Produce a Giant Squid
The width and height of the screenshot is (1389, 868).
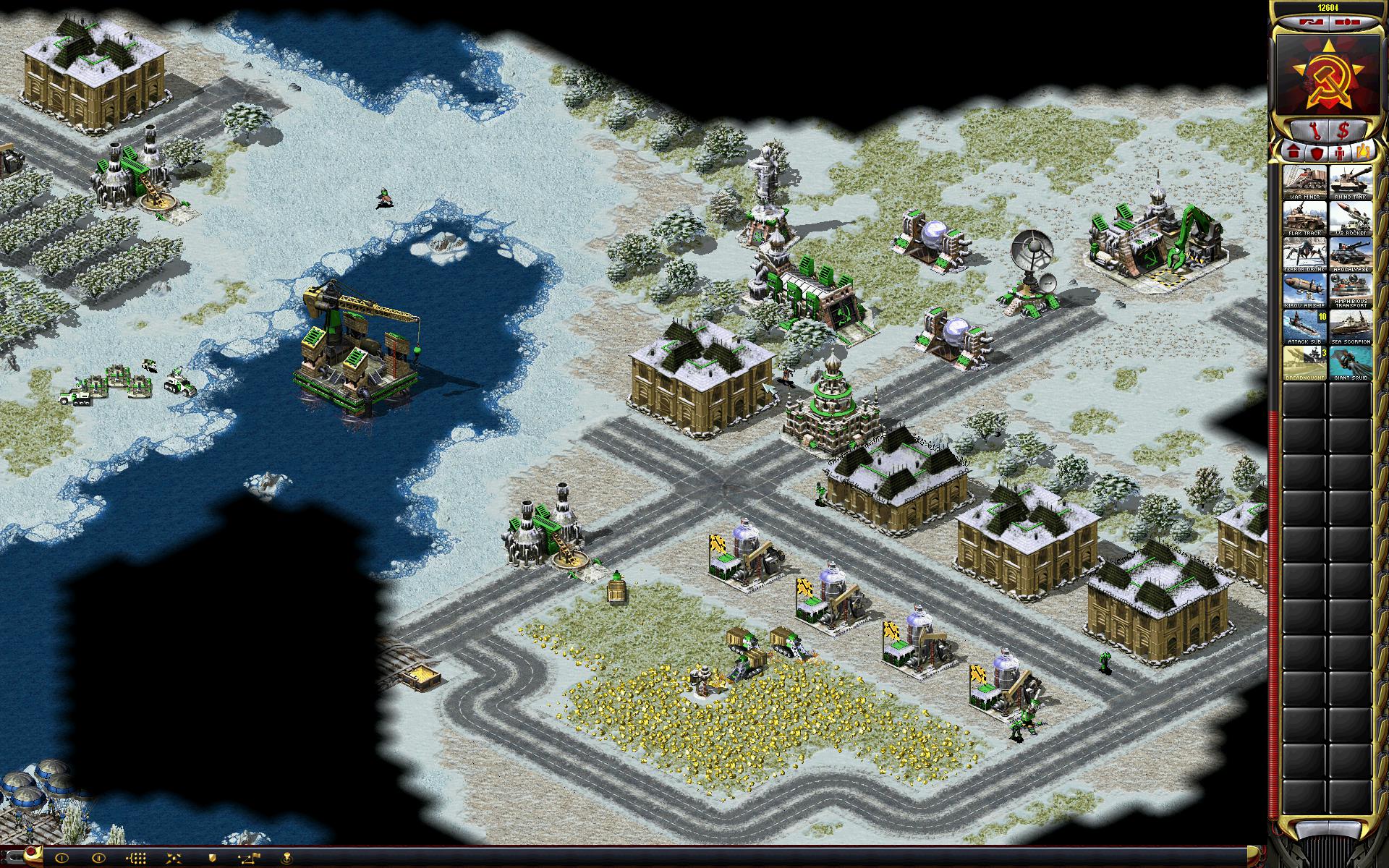pos(1351,363)
